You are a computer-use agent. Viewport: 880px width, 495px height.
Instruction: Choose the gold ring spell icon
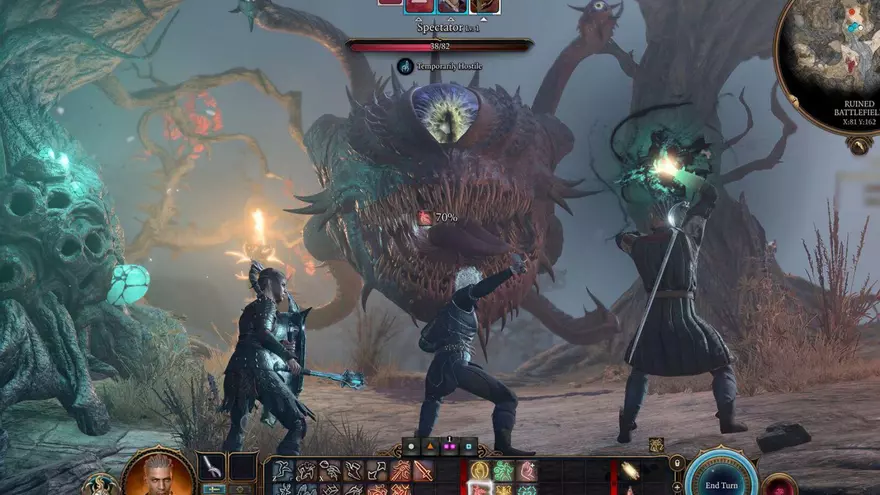tap(481, 471)
